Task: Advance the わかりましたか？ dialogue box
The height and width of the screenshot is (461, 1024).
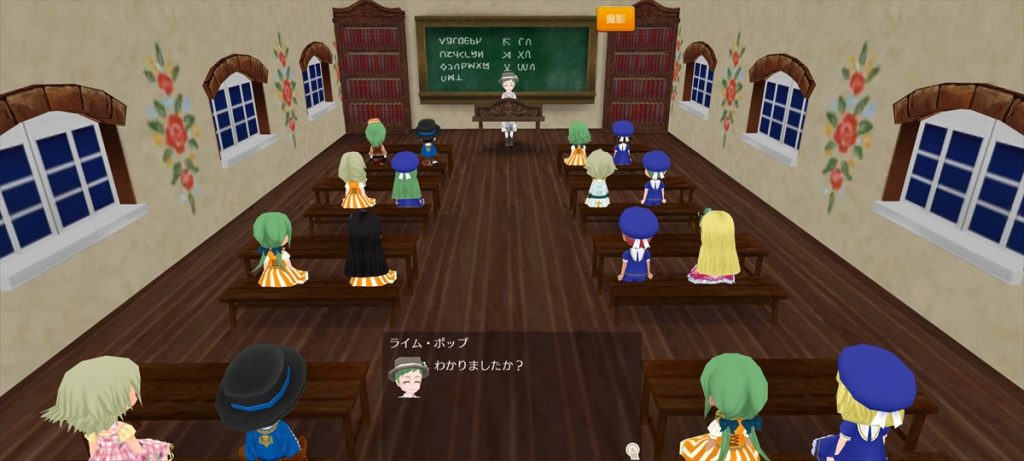Action: [510, 390]
